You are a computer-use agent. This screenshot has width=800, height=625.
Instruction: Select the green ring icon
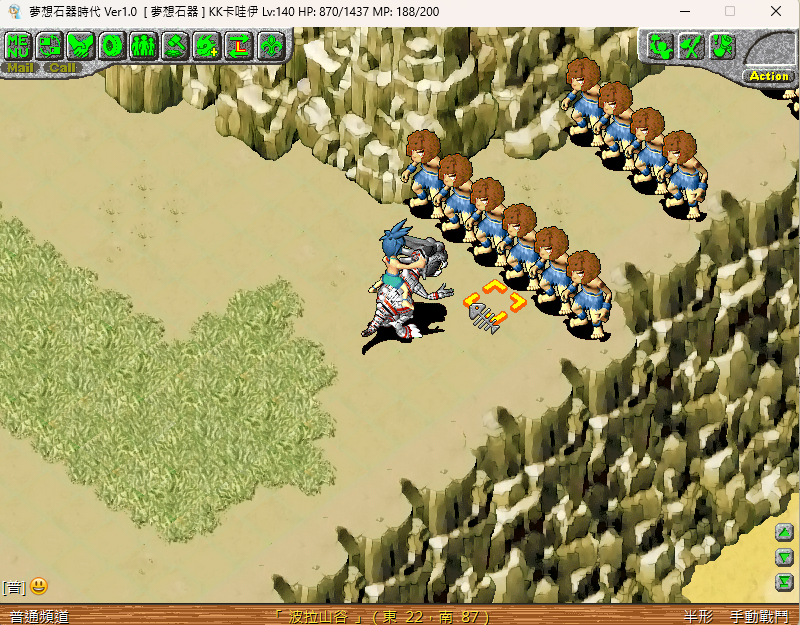(112, 45)
